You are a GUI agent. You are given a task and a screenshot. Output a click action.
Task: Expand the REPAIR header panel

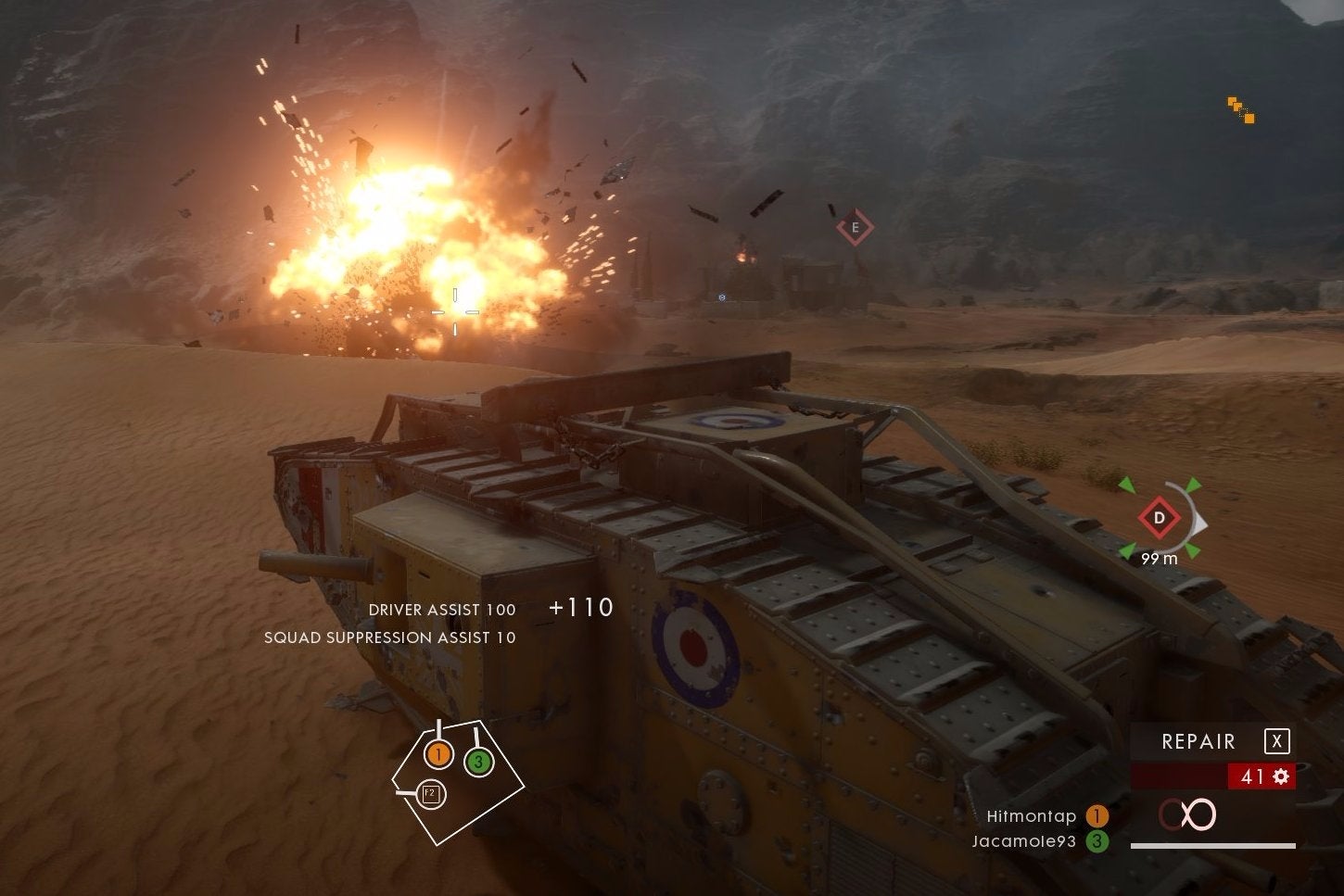pos(1198,741)
